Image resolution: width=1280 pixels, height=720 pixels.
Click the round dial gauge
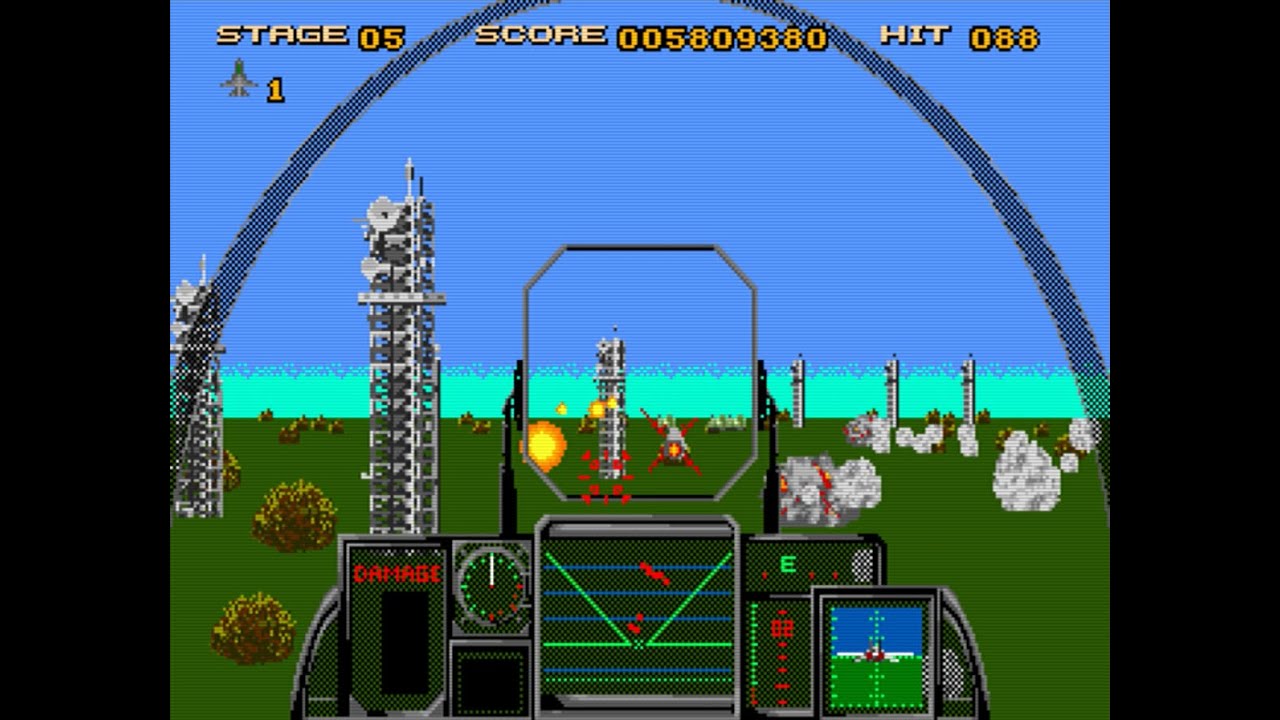(492, 583)
